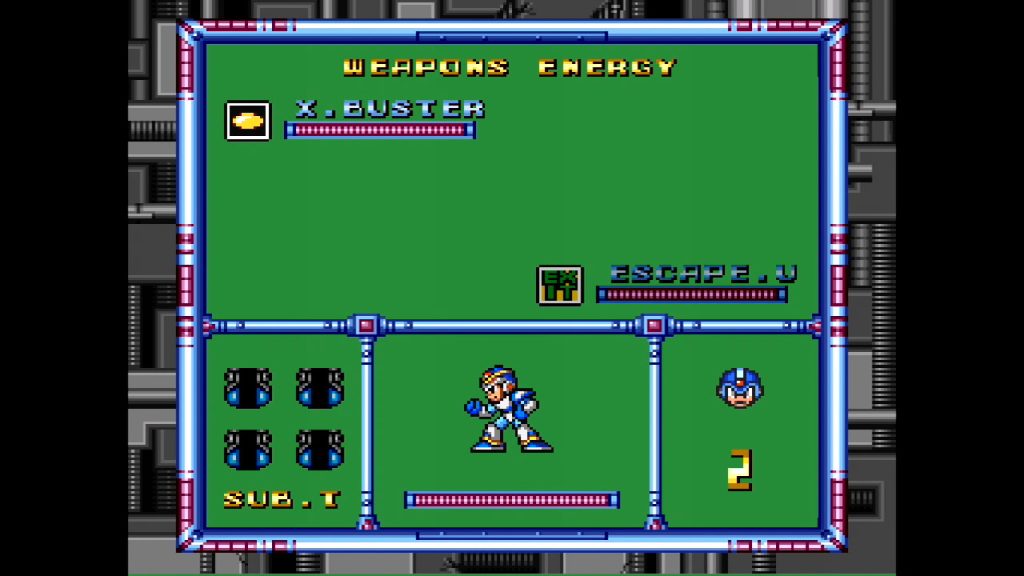Choose the Escape.U menu entry
1024x576 pixels.
pos(703,273)
